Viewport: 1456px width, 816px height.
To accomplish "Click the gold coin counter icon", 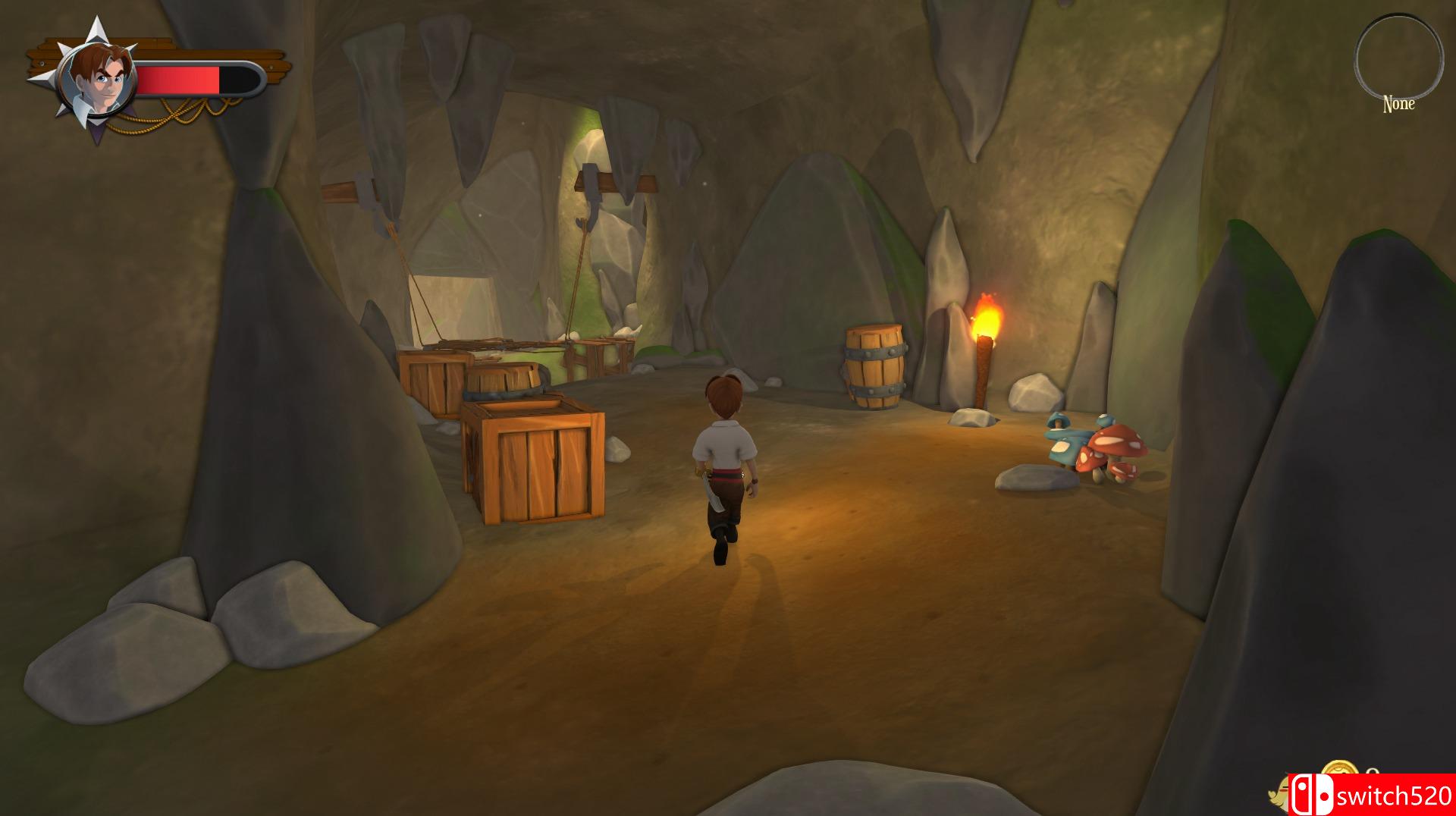I will 1341,775.
